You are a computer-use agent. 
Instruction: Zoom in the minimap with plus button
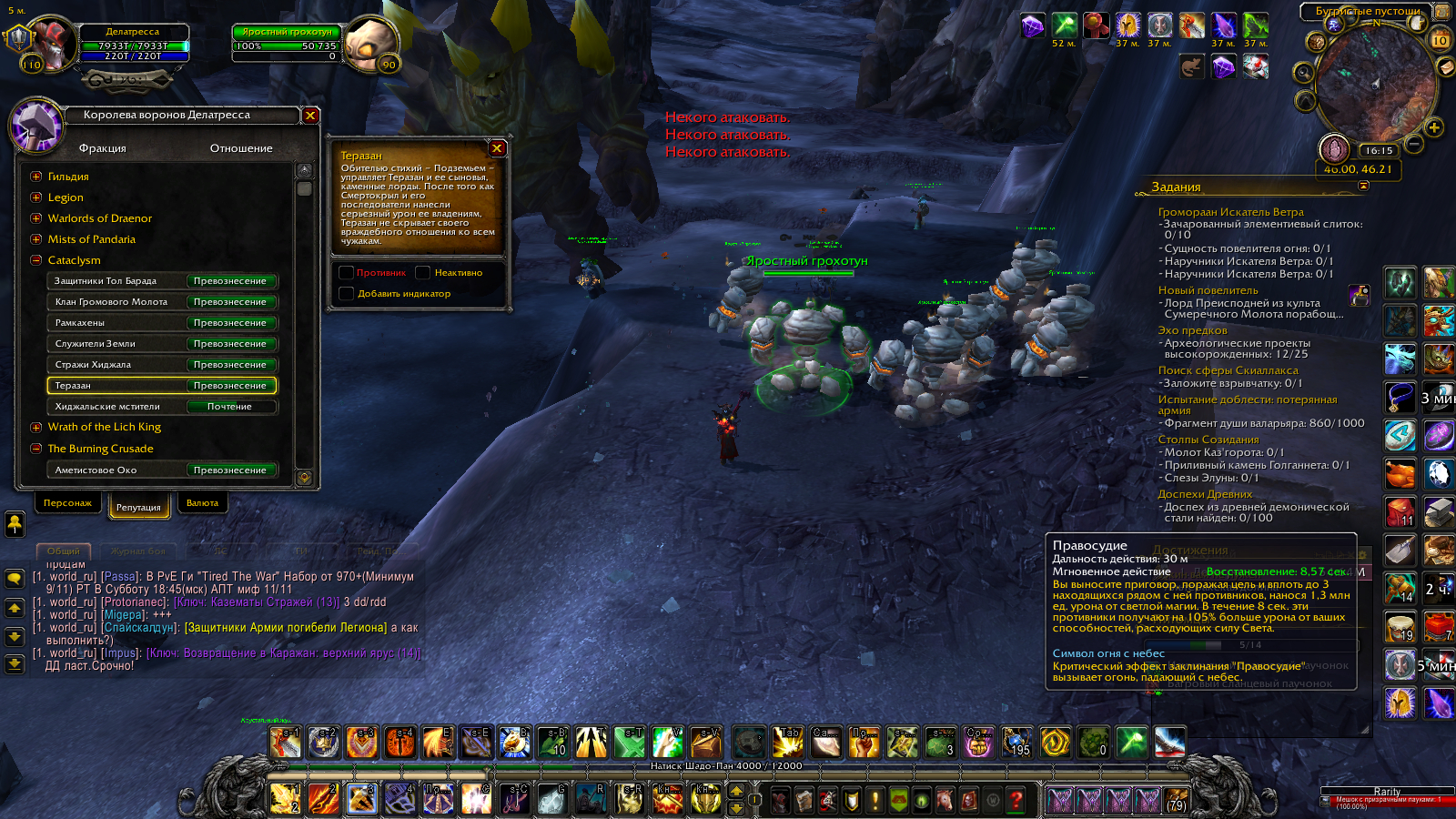1434,127
